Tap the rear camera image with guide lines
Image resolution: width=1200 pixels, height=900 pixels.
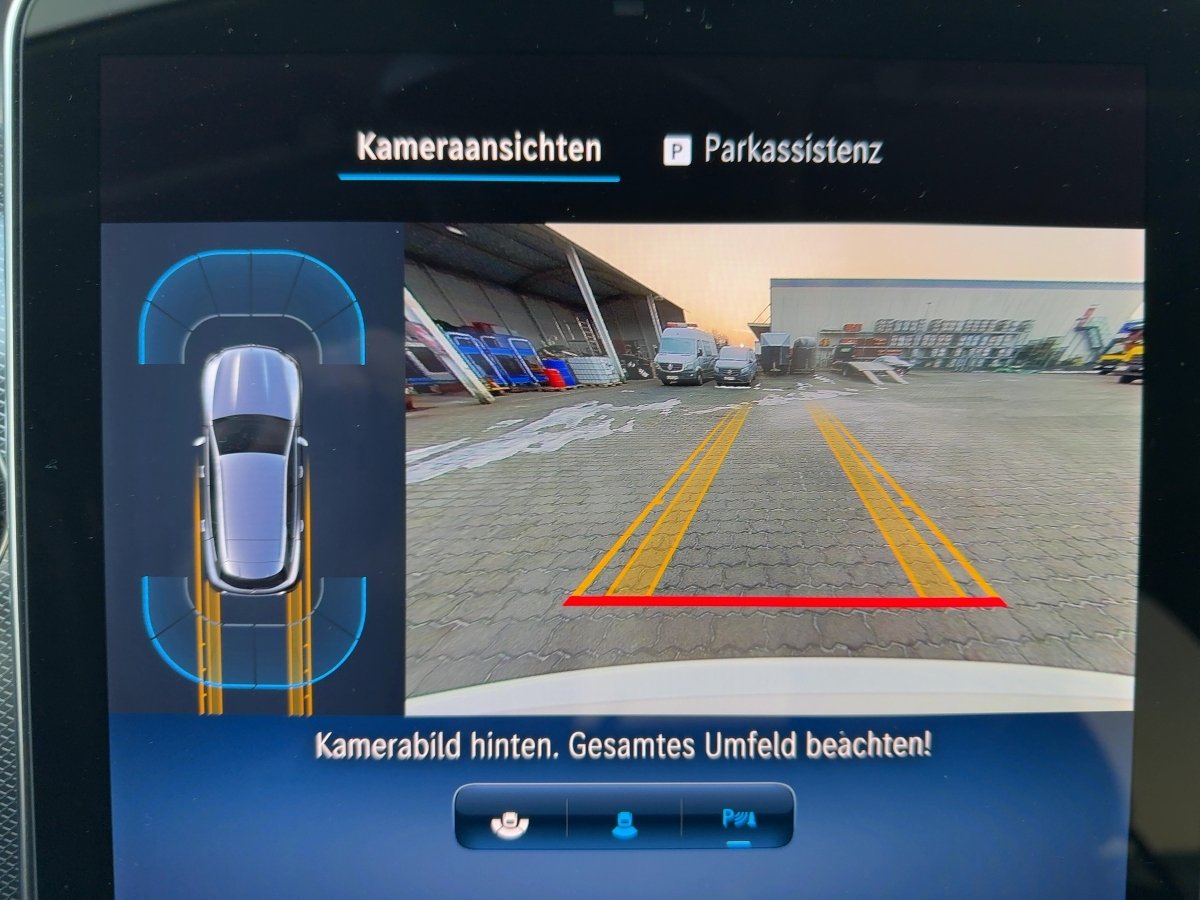point(773,468)
